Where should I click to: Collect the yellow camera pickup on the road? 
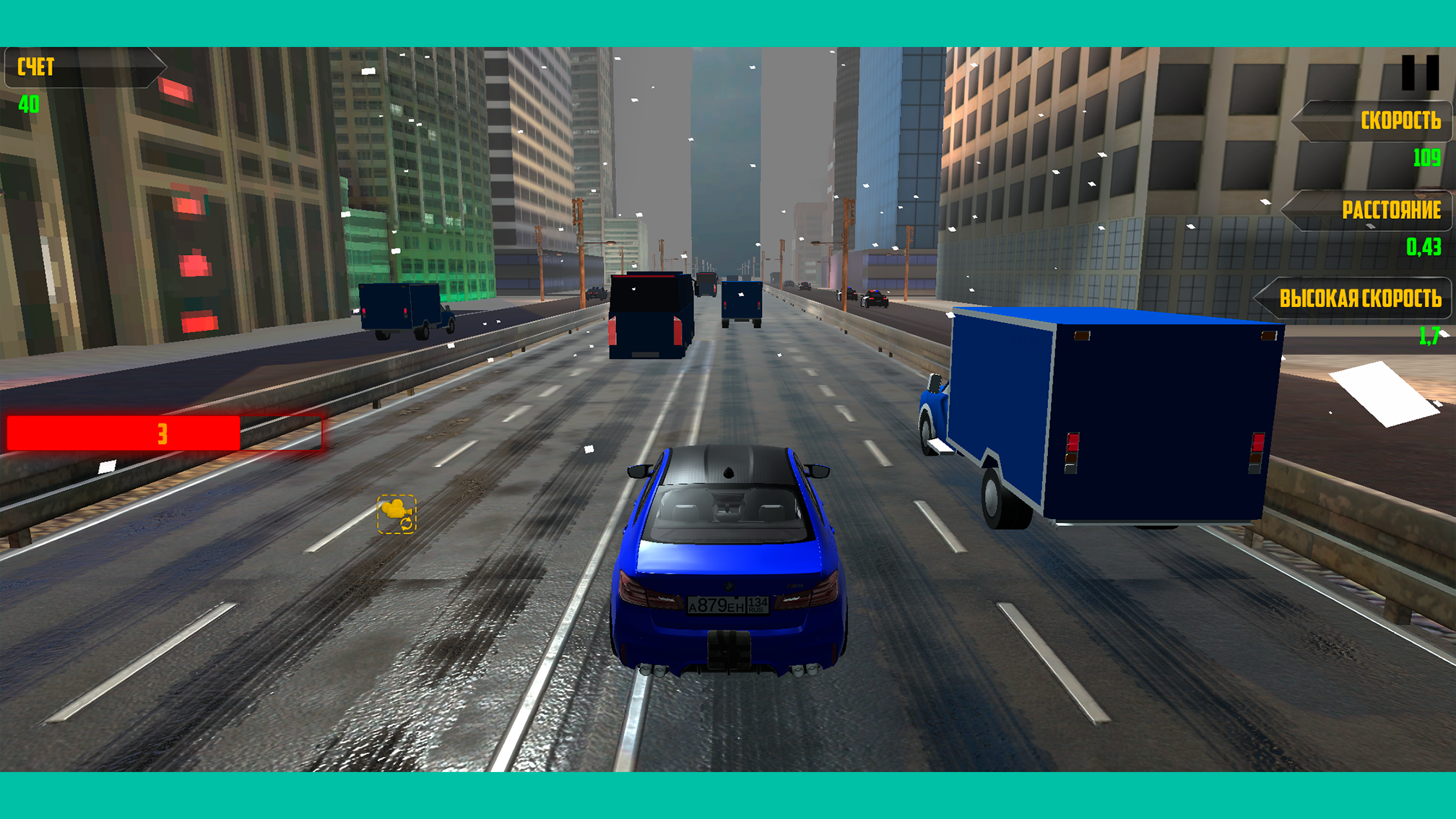[x=396, y=513]
